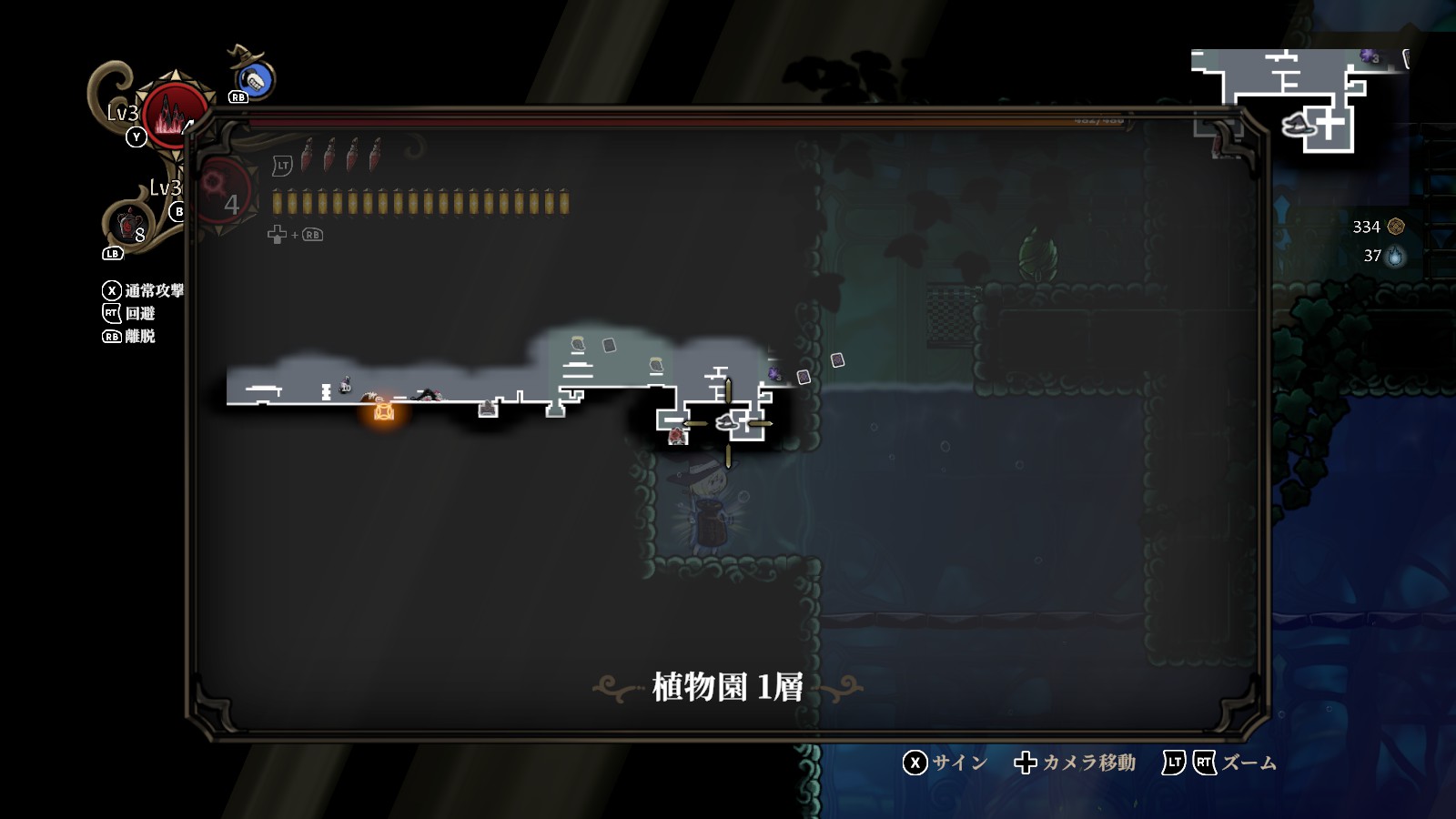1456x819 pixels.
Task: Select the red flower marker on the map
Action: point(677,436)
